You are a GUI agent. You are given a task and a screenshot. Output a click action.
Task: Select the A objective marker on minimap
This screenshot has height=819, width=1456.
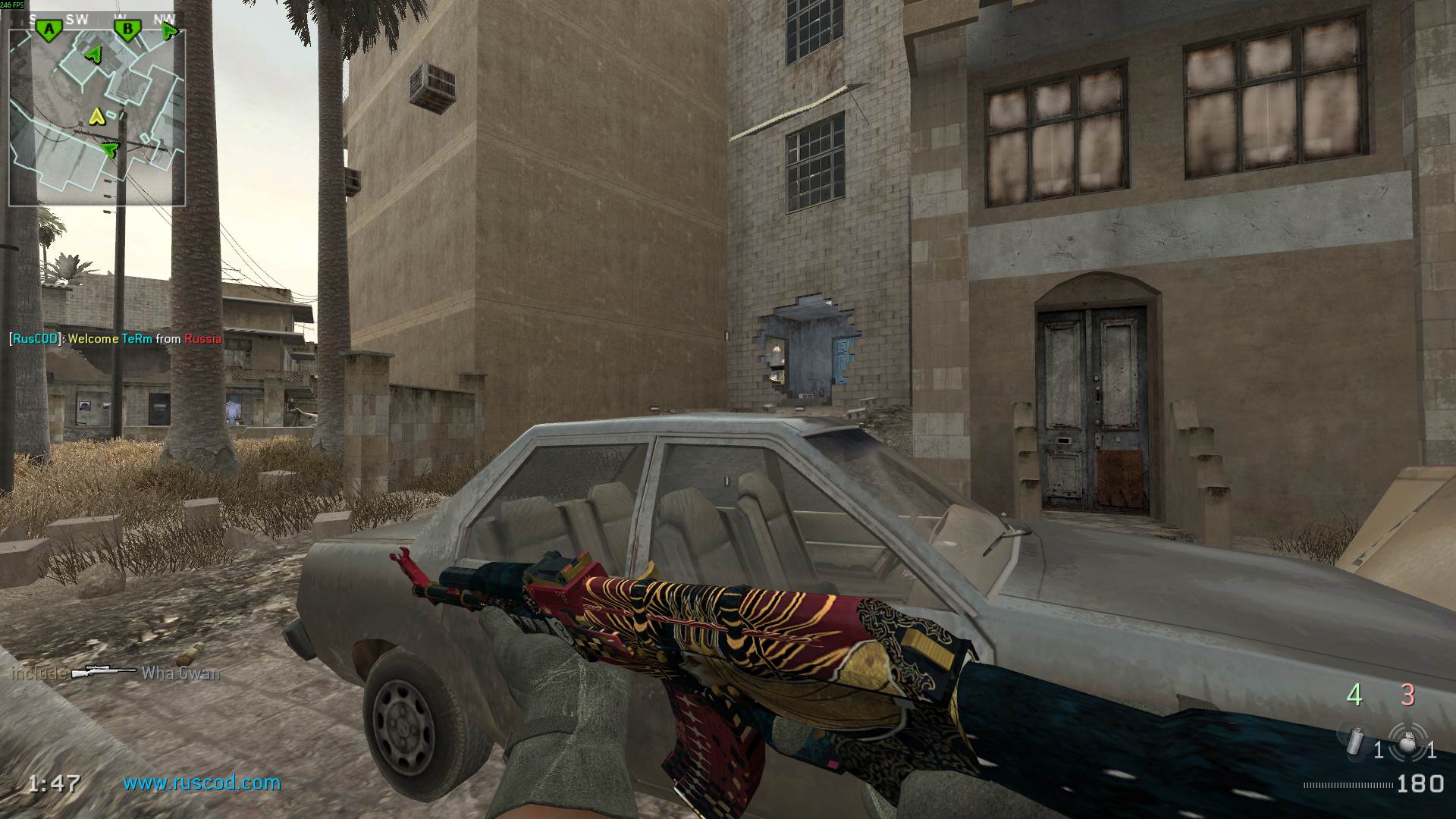(49, 30)
